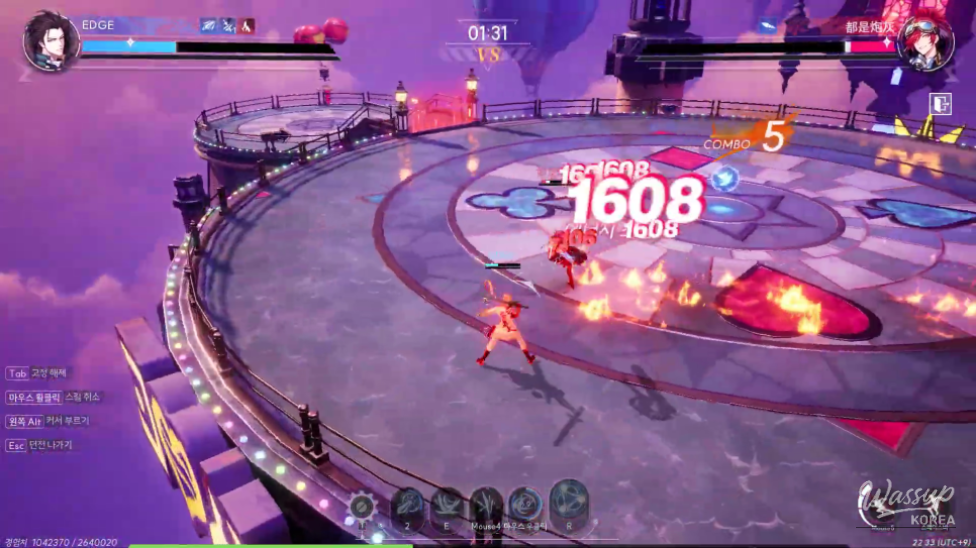Activate the Mouse4 skill icon
The image size is (976, 548).
click(x=486, y=506)
